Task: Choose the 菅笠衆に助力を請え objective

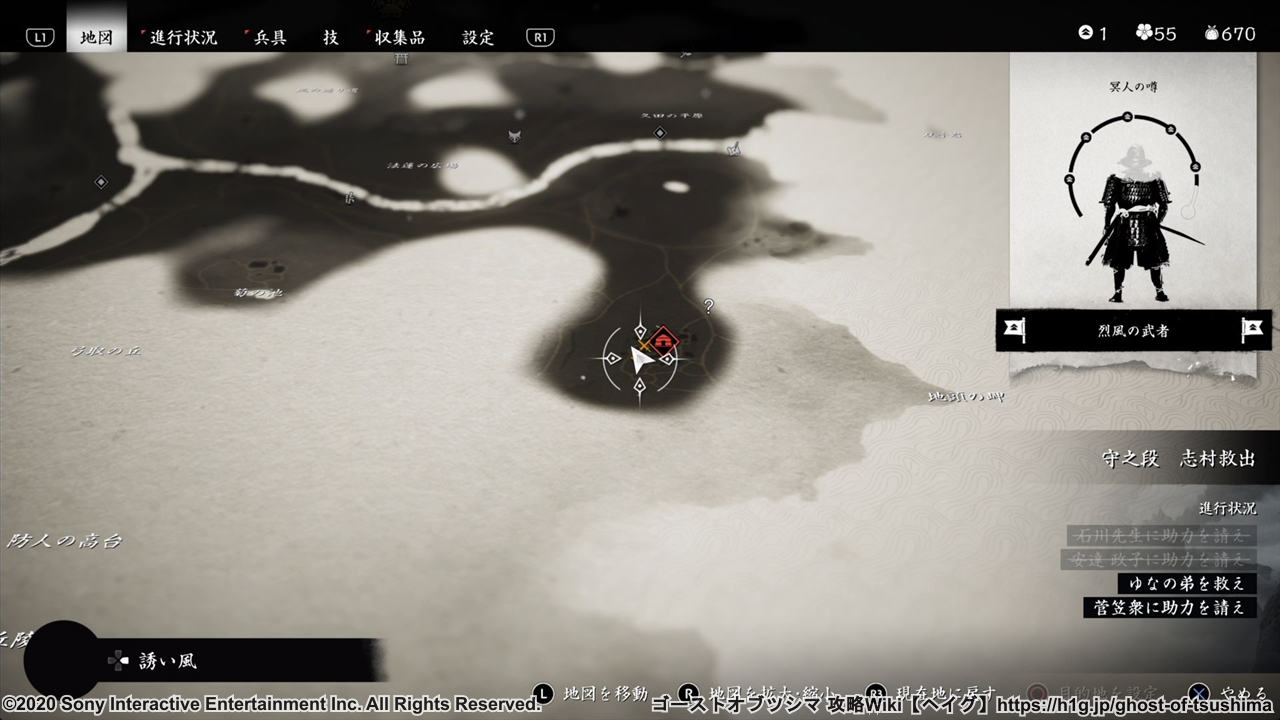Action: [1170, 607]
